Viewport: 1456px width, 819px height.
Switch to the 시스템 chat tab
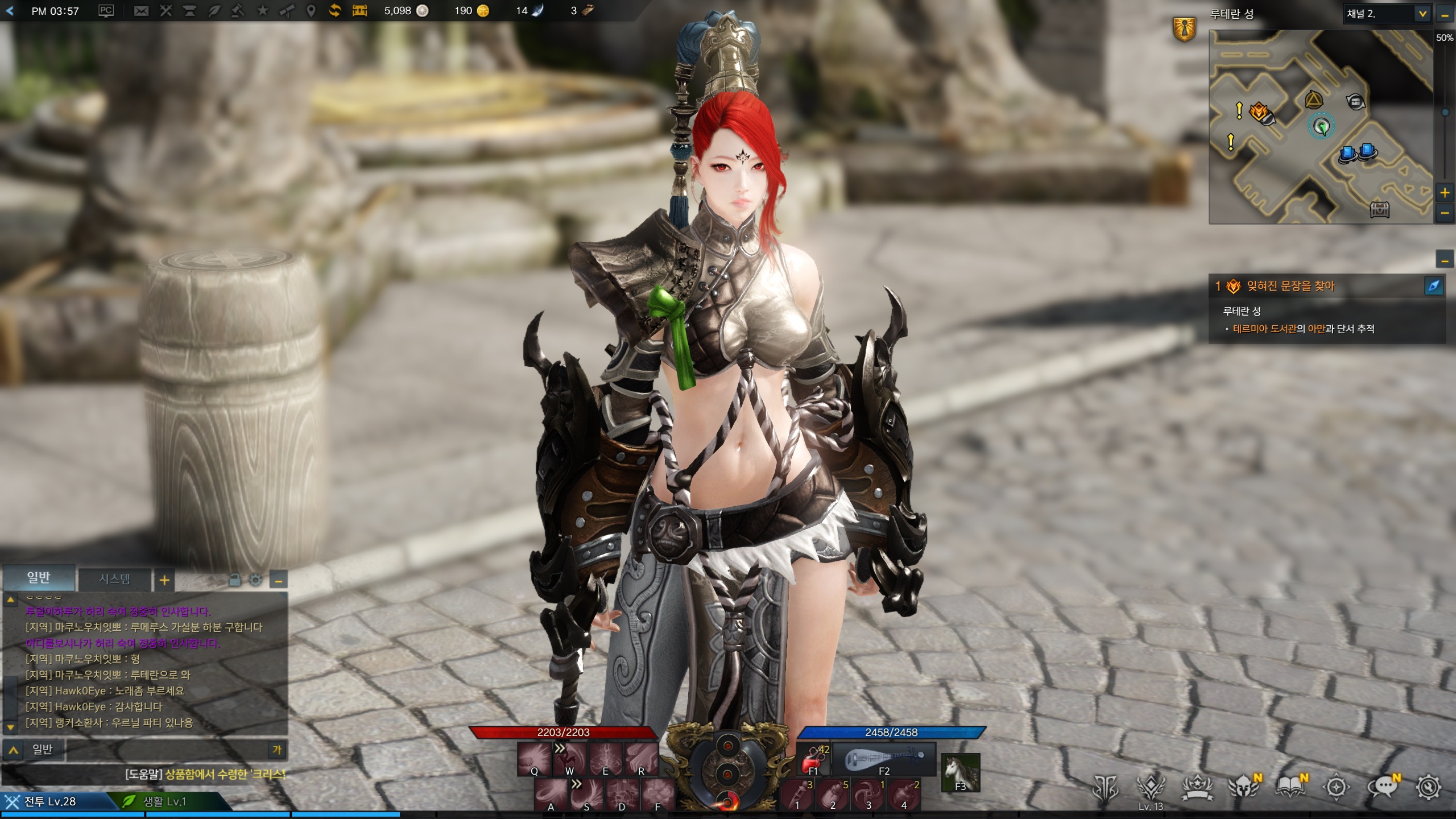click(x=114, y=579)
